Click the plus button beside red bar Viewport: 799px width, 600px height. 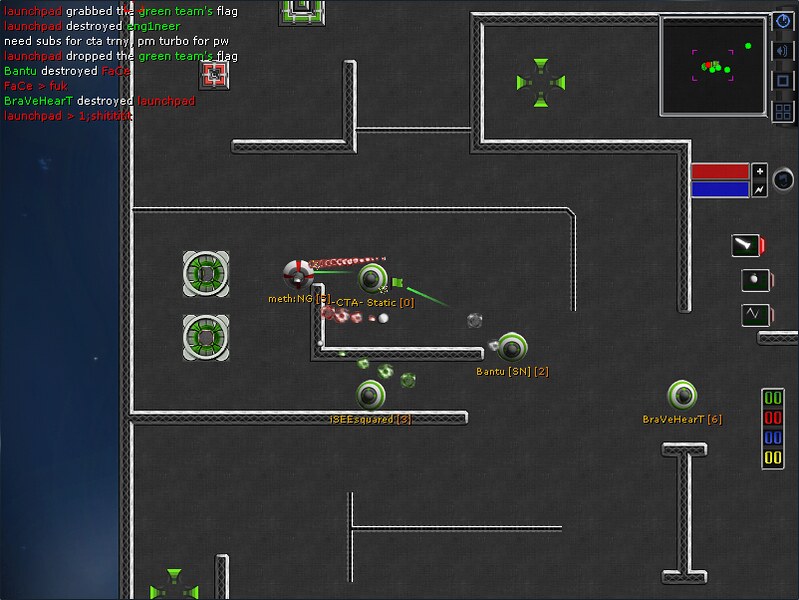point(759,170)
